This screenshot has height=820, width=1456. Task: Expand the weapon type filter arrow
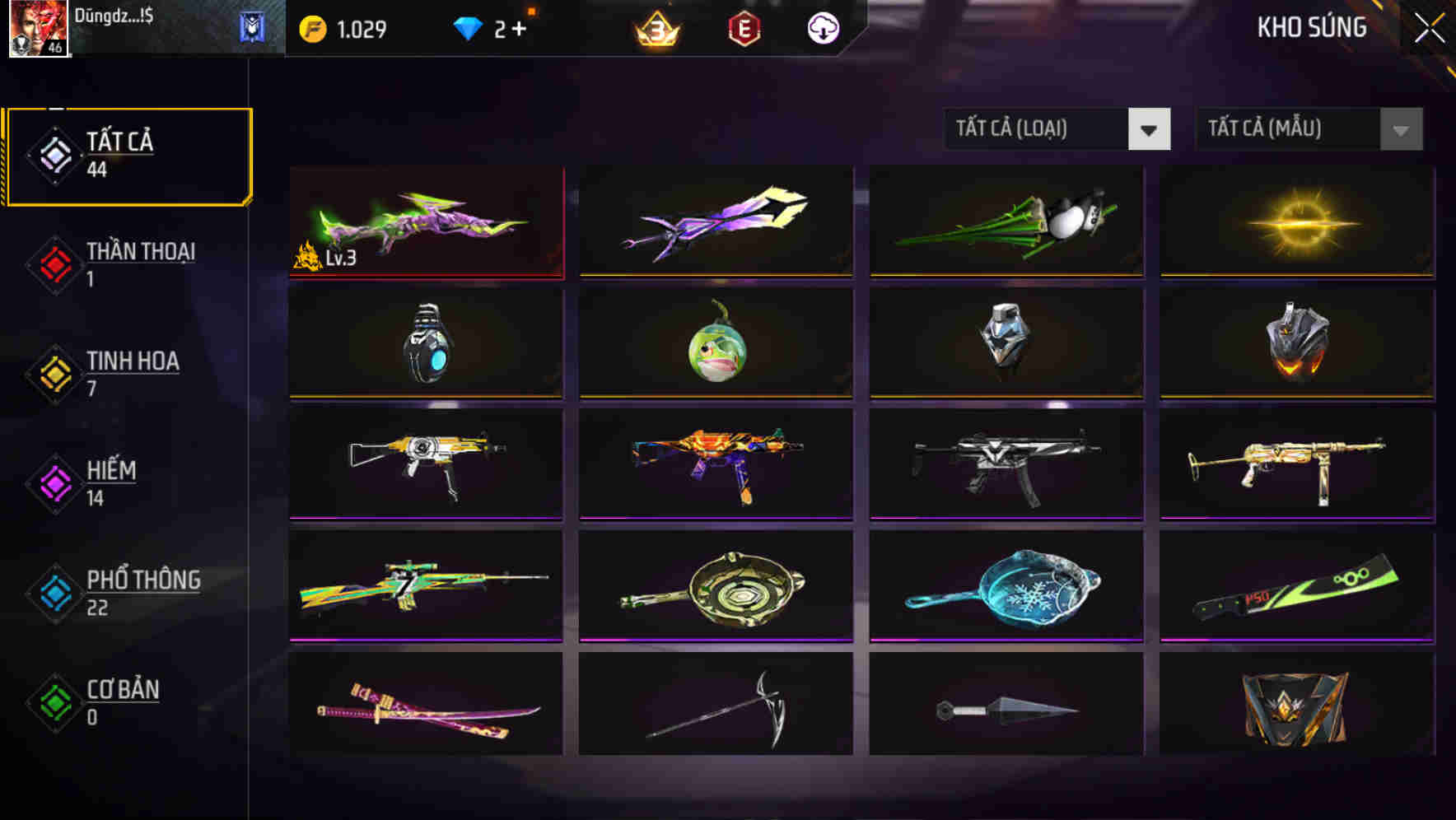1150,129
